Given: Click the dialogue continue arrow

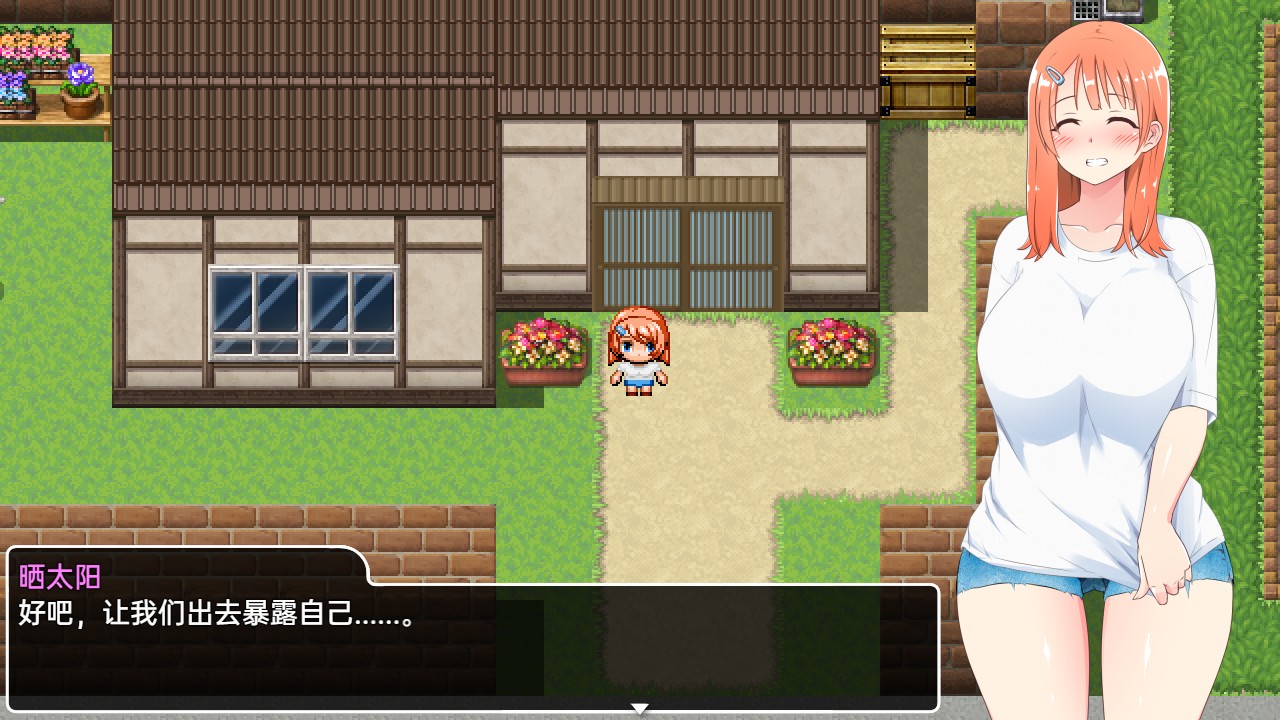Looking at the screenshot, I should (639, 708).
